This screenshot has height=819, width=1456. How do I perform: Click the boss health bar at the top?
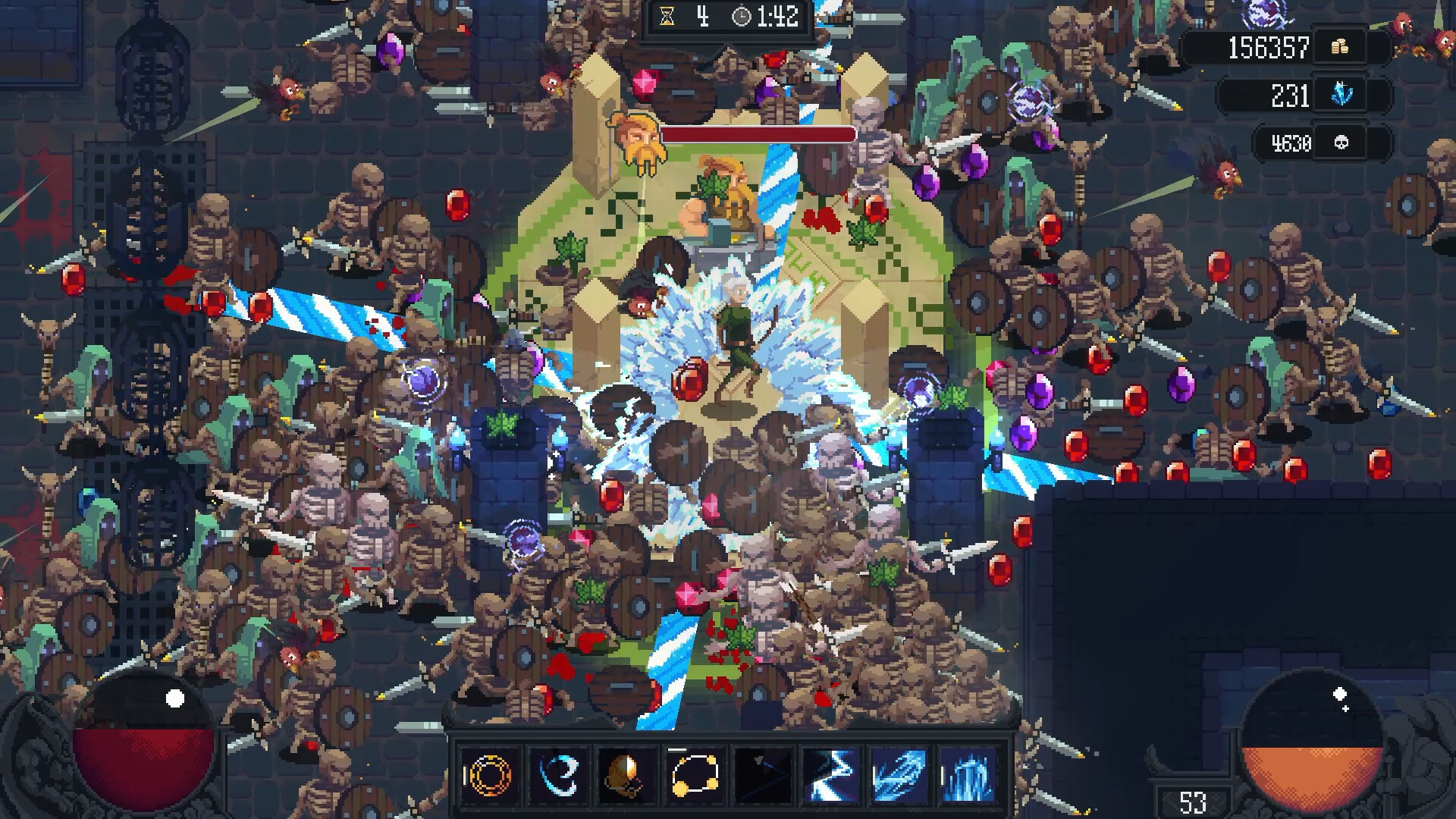click(758, 133)
